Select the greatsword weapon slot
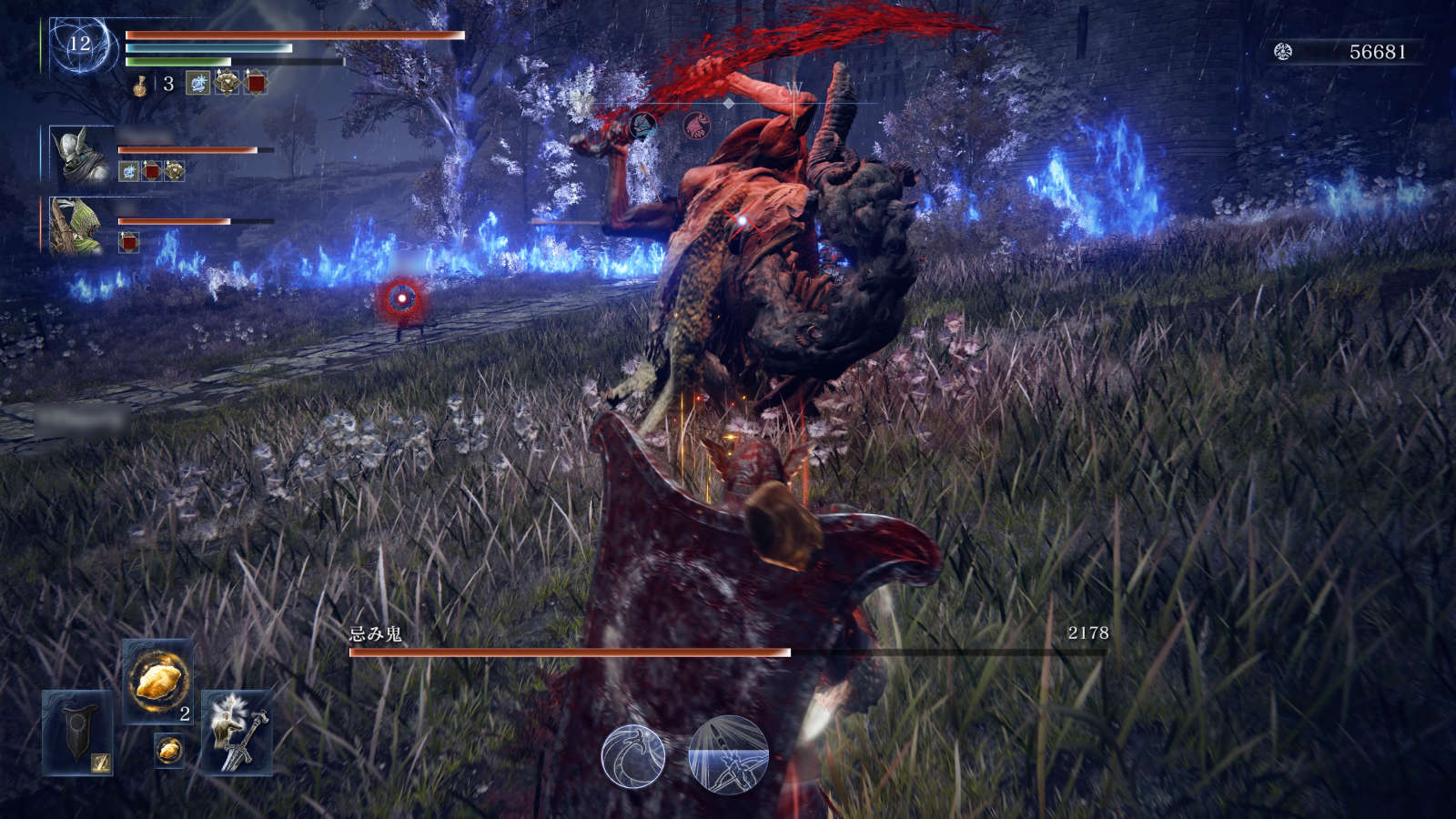This screenshot has width=1456, height=819. [x=237, y=732]
